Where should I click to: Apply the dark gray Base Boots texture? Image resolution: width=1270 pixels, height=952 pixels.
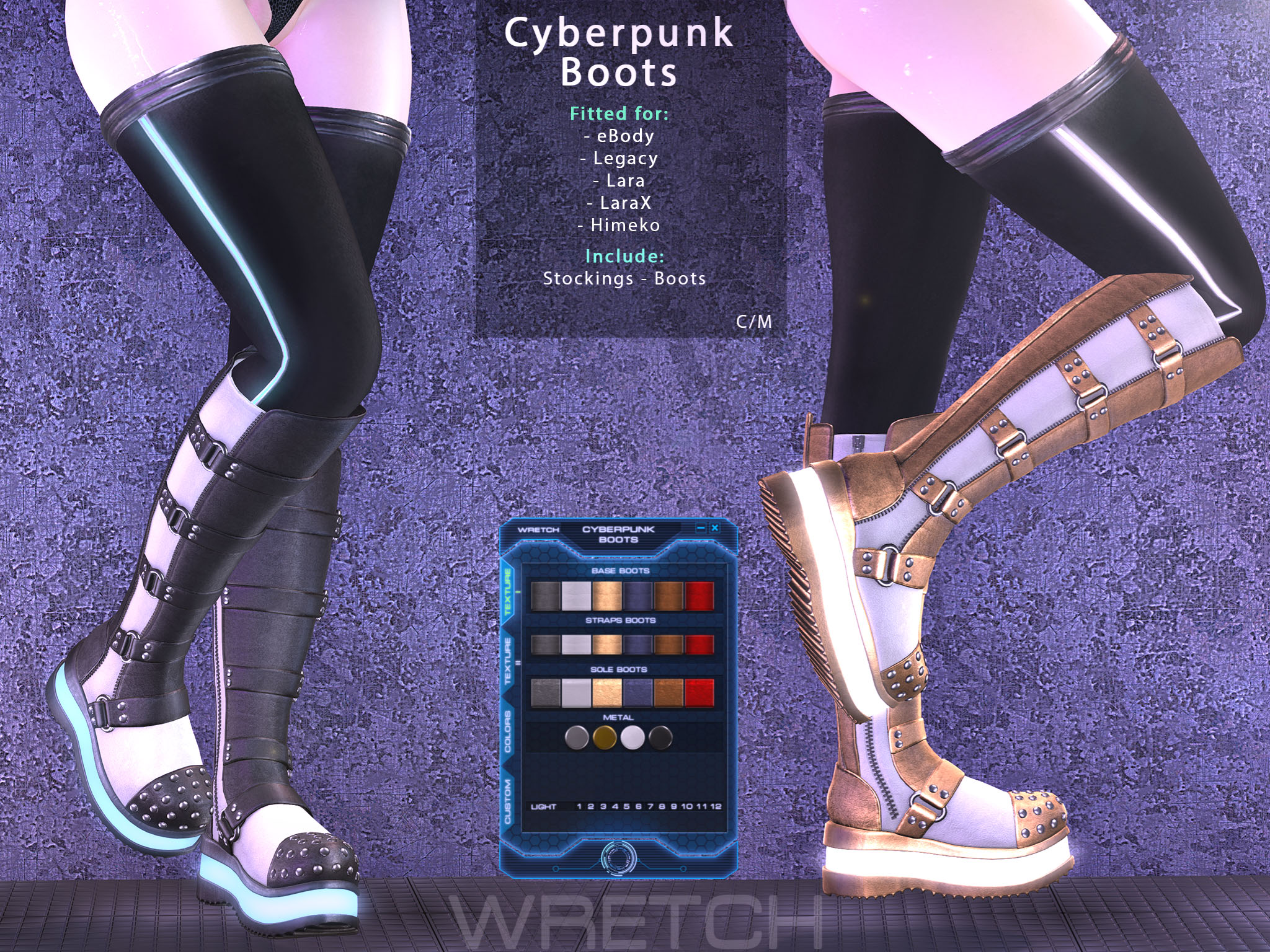(545, 595)
